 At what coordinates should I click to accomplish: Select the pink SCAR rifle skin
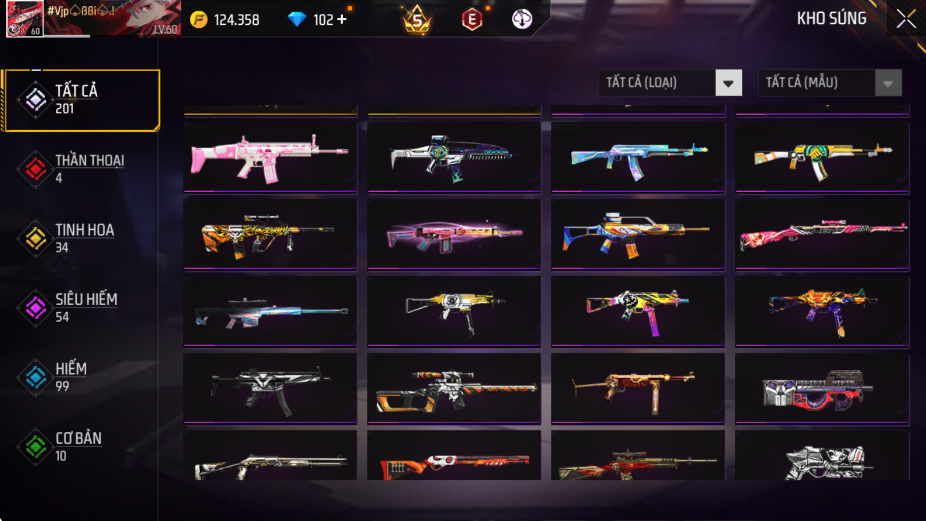click(x=270, y=156)
